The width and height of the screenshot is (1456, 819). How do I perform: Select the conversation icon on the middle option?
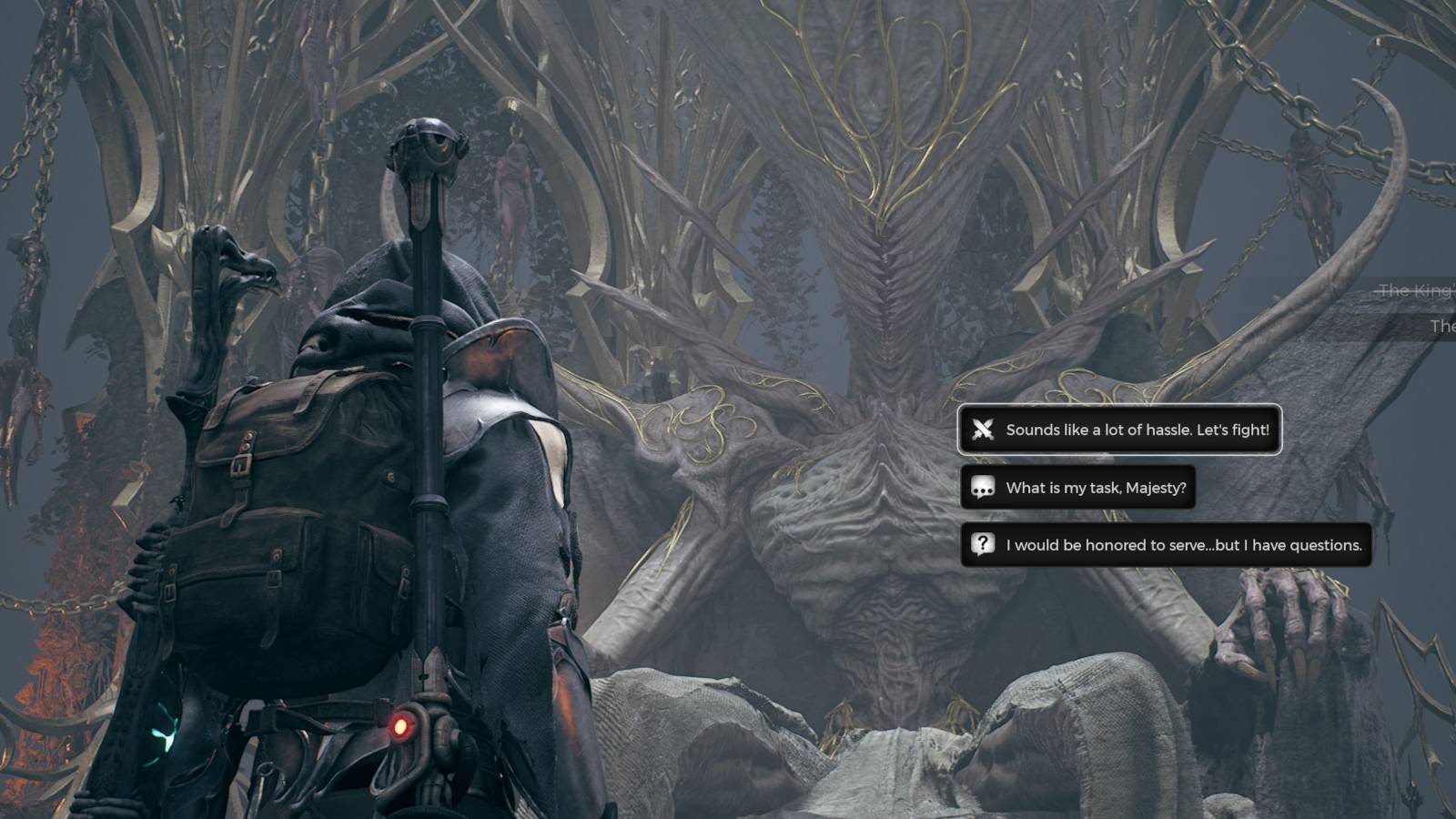pos(983,488)
